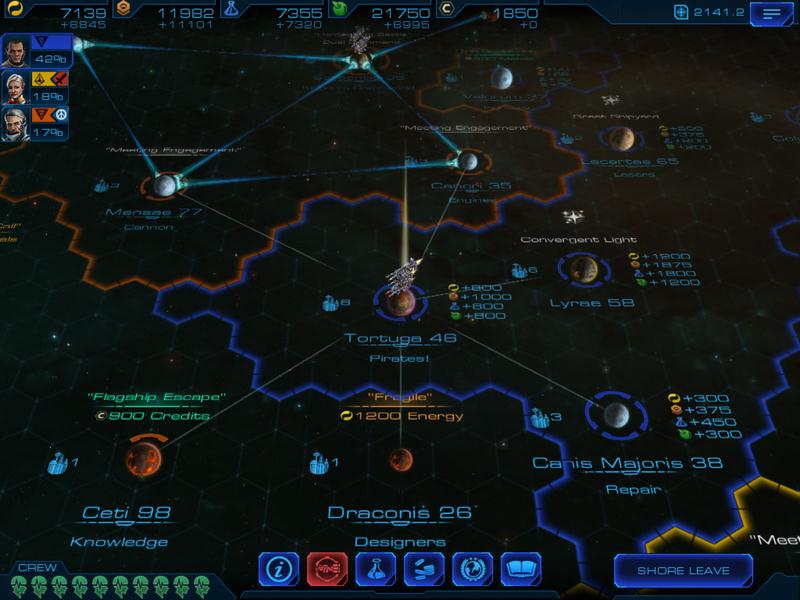The width and height of the screenshot is (800, 600).
Task: Open the galaxy globe button
Action: coord(472,571)
